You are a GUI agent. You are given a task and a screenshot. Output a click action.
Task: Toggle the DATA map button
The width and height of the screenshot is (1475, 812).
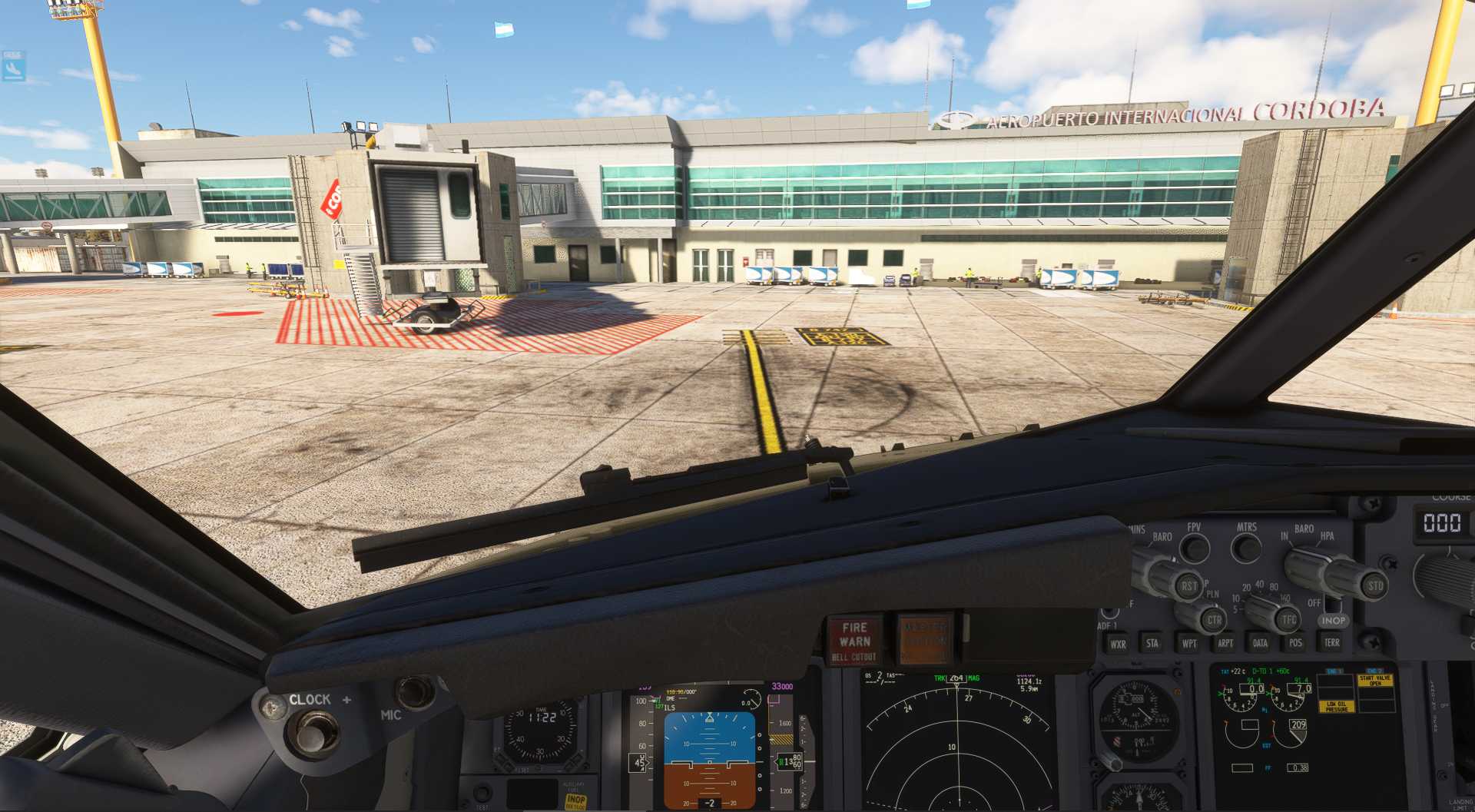pyautogui.click(x=1260, y=643)
